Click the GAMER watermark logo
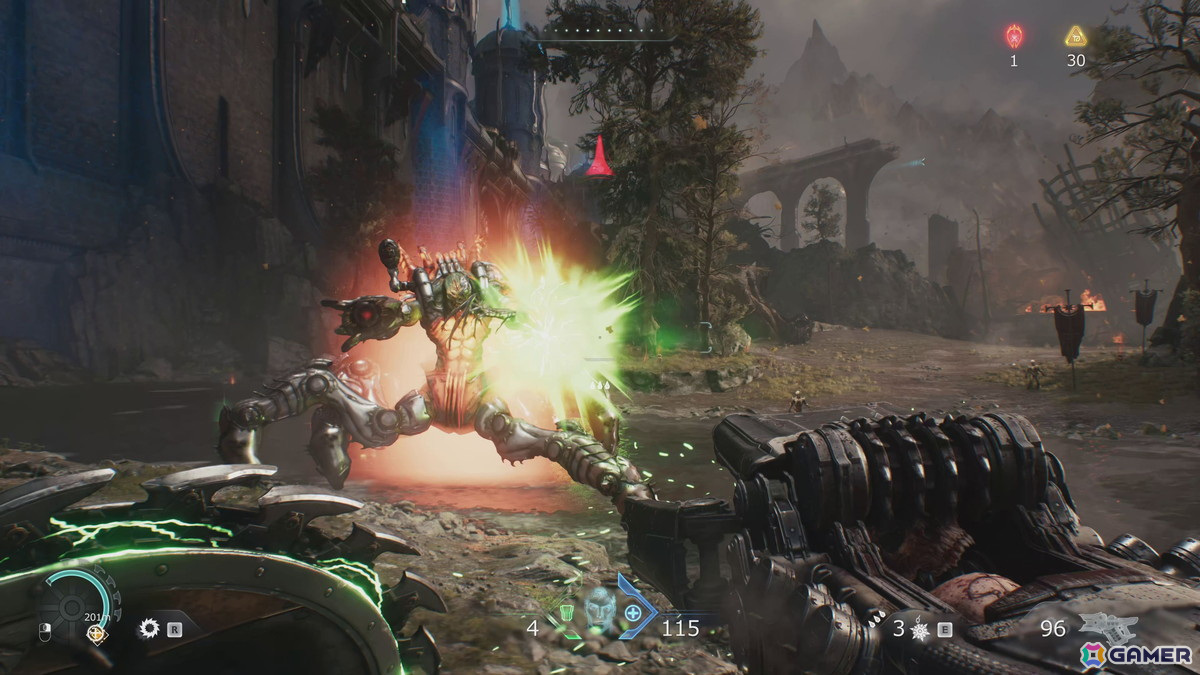This screenshot has height=675, width=1200. [1135, 654]
